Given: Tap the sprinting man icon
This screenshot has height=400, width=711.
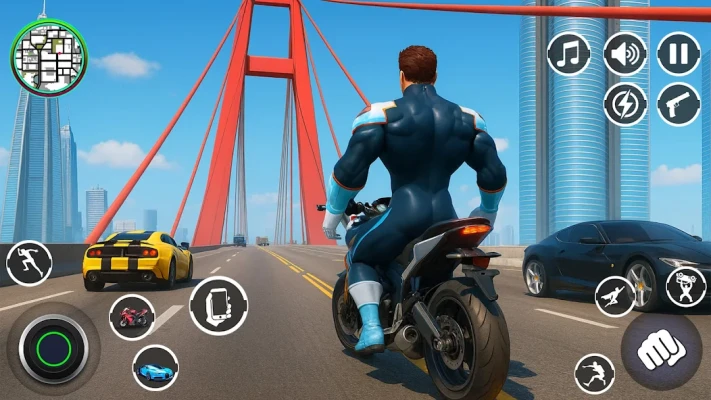Looking at the screenshot, I should pyautogui.click(x=28, y=263).
